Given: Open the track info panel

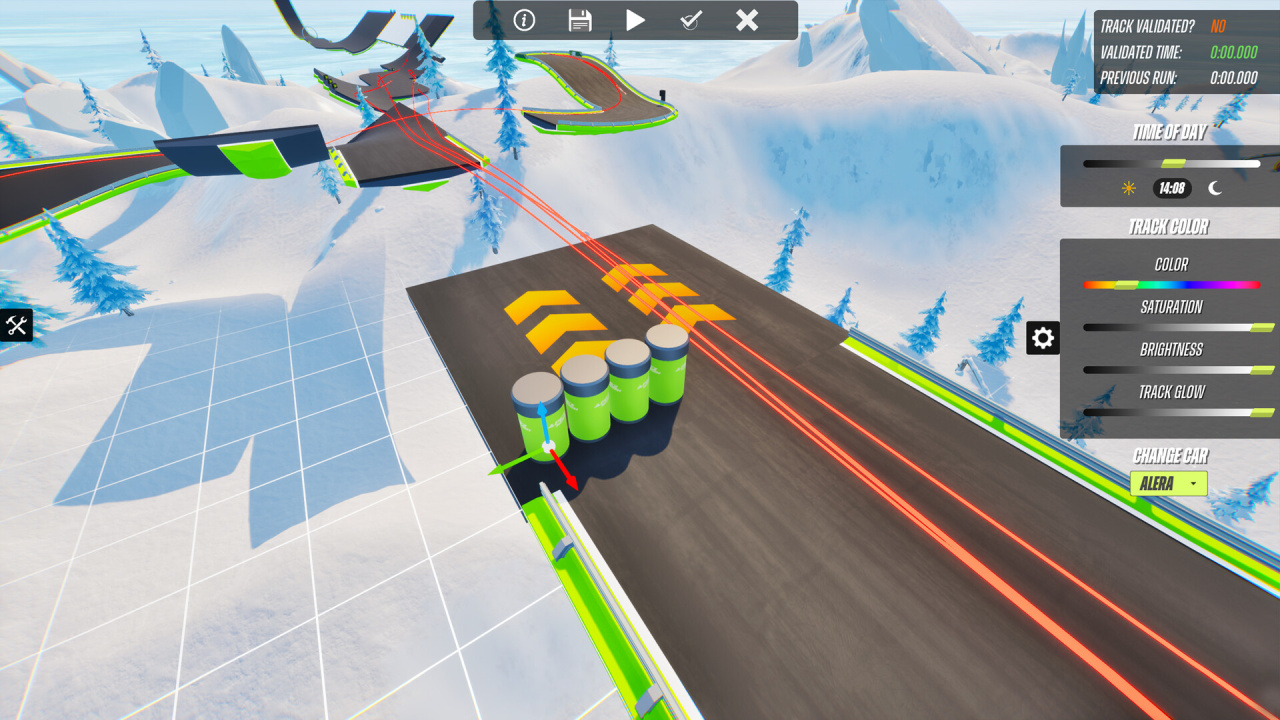Looking at the screenshot, I should point(524,20).
